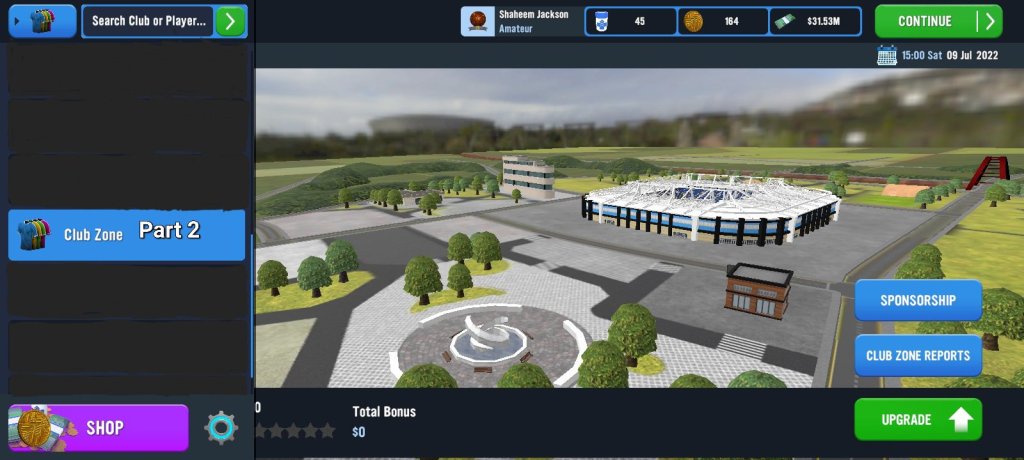Screen dimensions: 1024x460
Task: Submit search with the green arrow button
Action: click(x=231, y=21)
